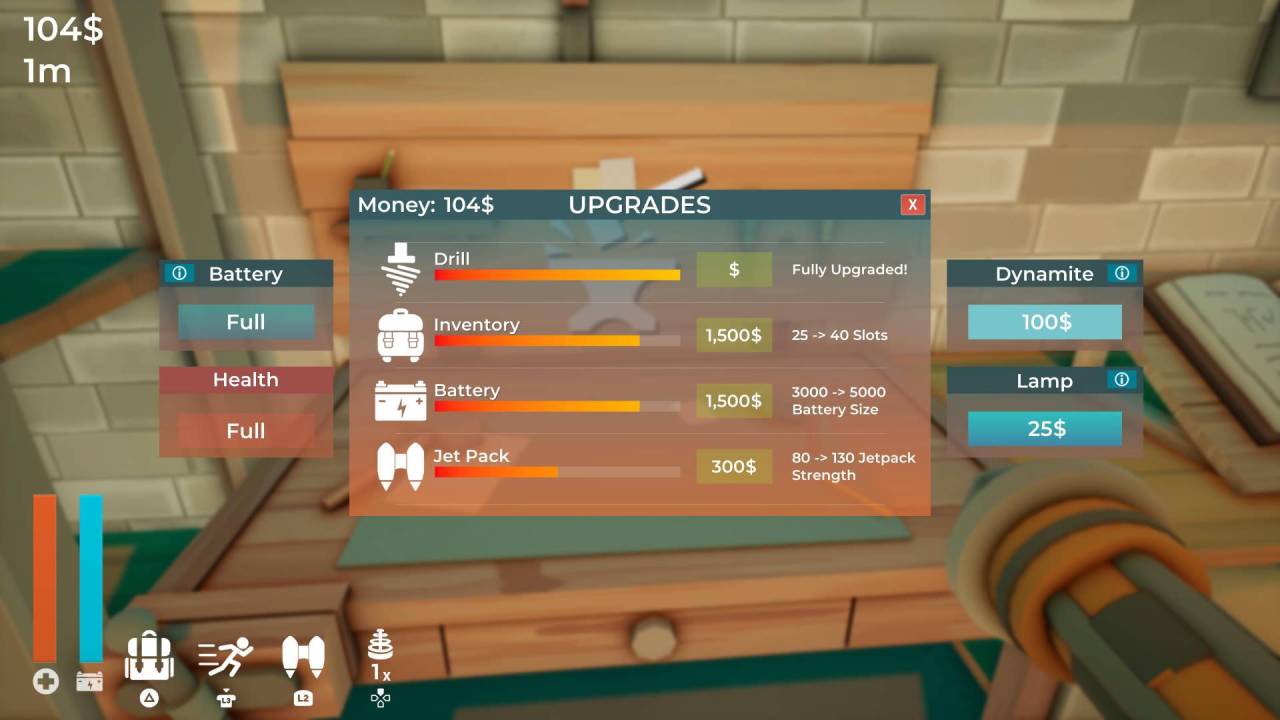Buy Dynamite for 100$
Image resolution: width=1280 pixels, height=720 pixels.
click(x=1044, y=322)
